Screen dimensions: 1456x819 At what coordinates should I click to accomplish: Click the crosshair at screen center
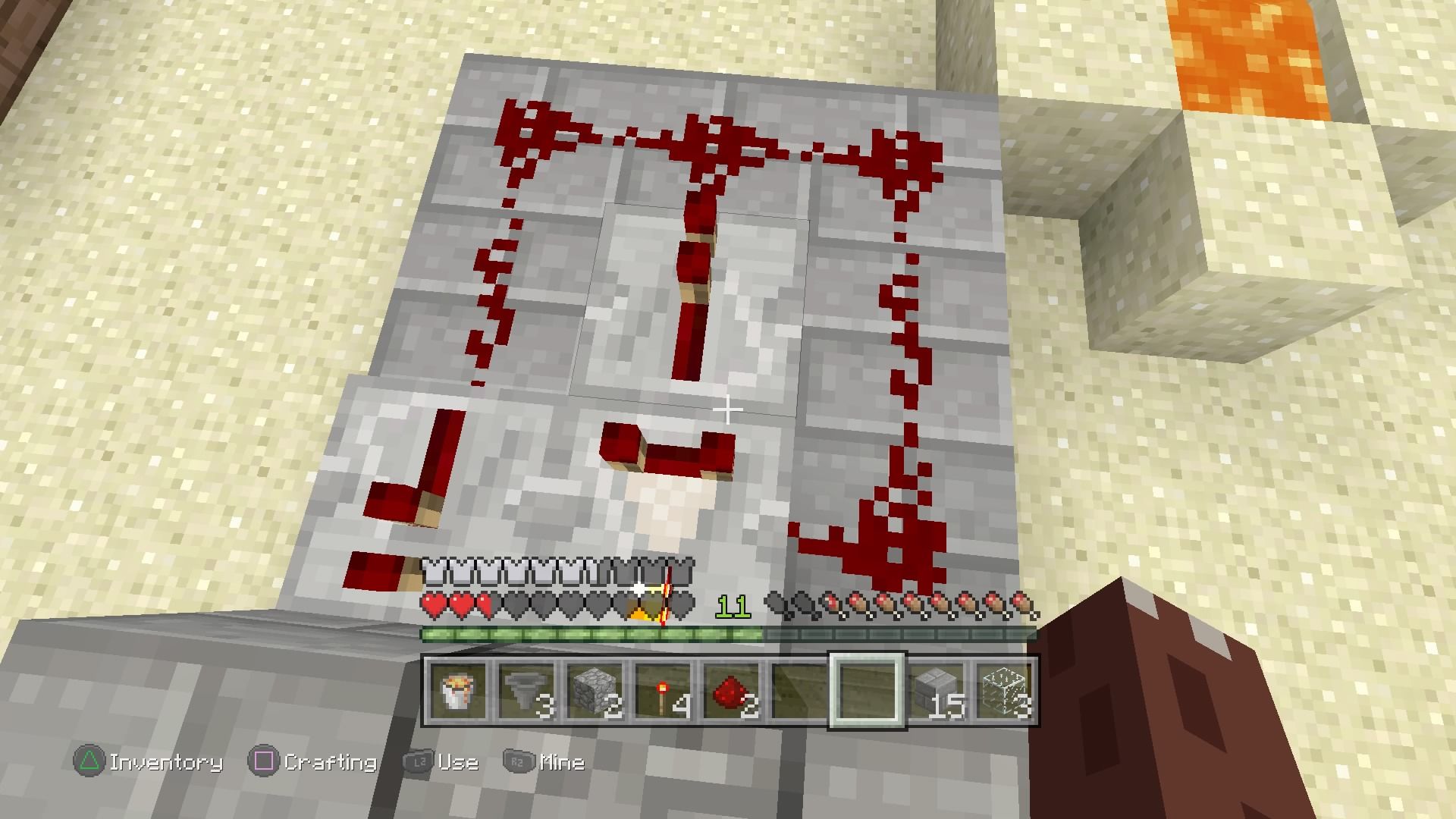[728, 409]
